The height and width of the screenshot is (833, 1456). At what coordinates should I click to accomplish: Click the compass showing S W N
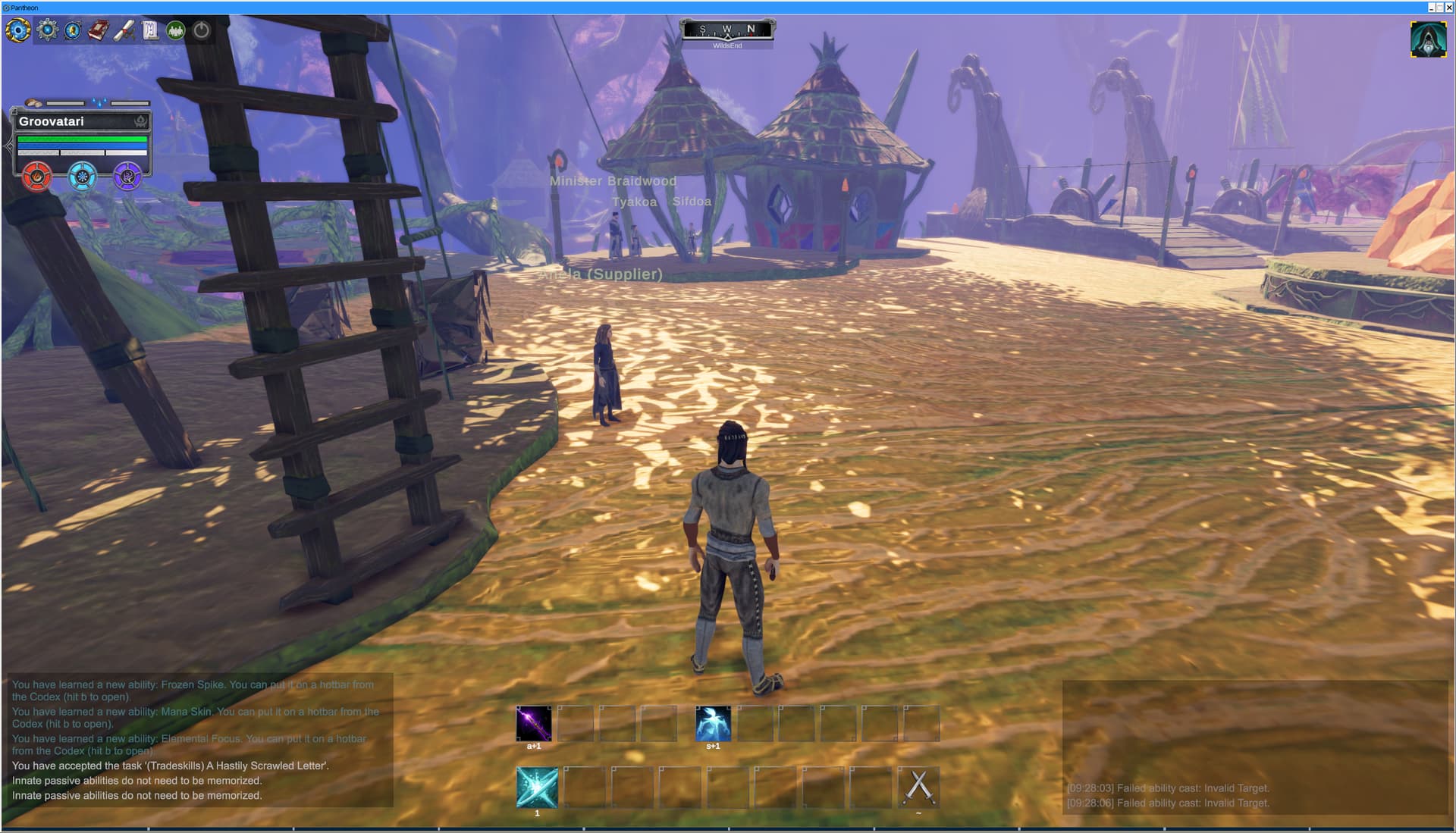point(727,30)
